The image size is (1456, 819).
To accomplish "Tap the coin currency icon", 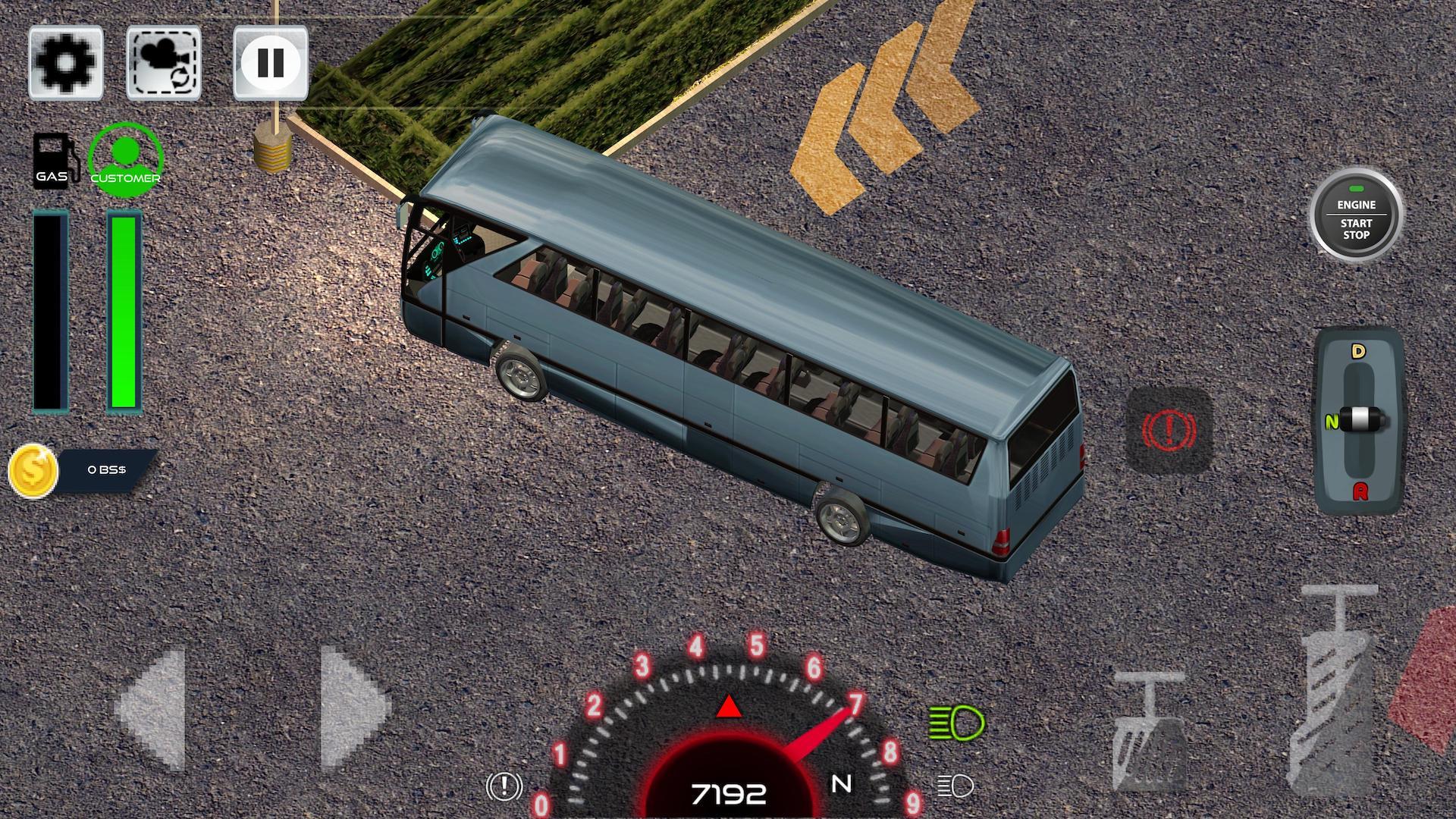I will tap(34, 469).
